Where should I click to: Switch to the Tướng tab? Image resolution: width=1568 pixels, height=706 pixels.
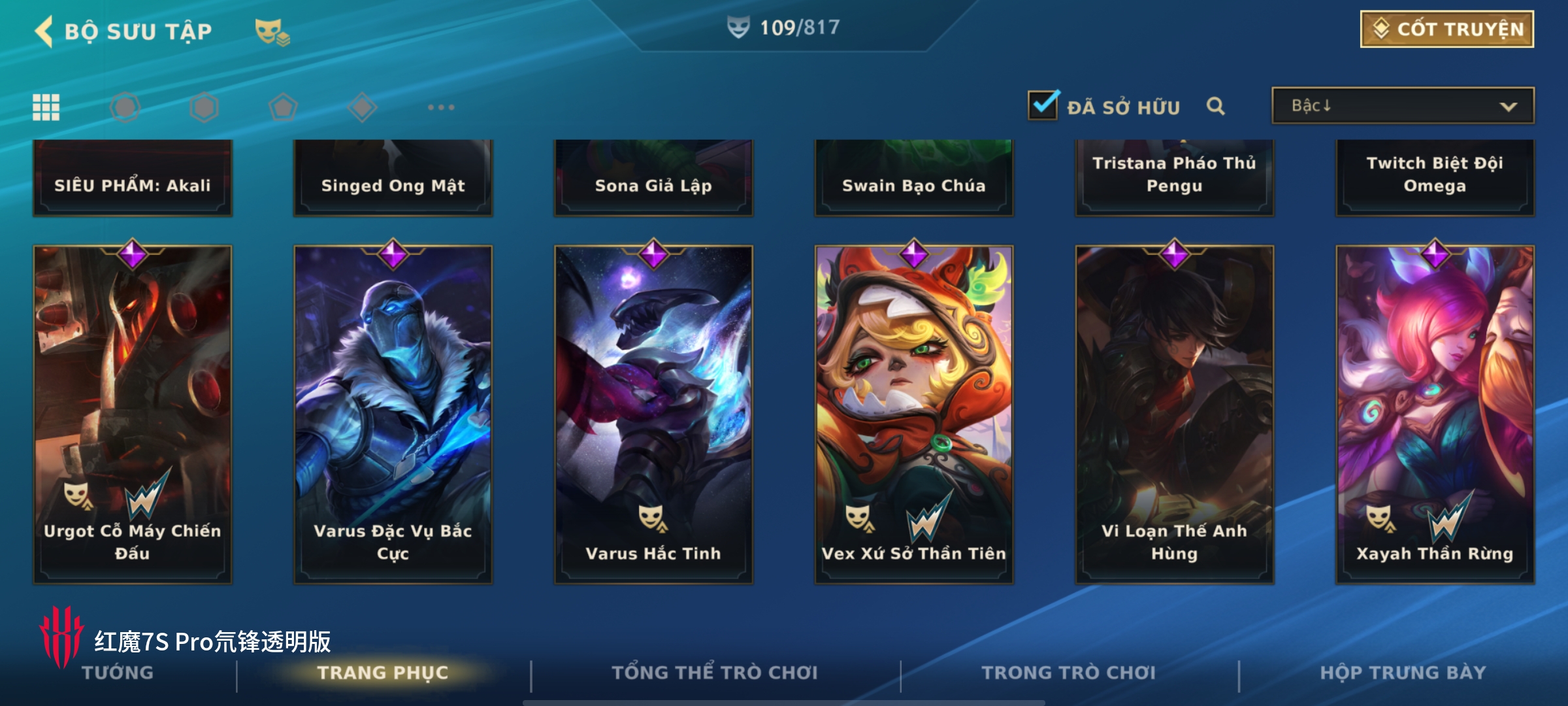point(118,673)
